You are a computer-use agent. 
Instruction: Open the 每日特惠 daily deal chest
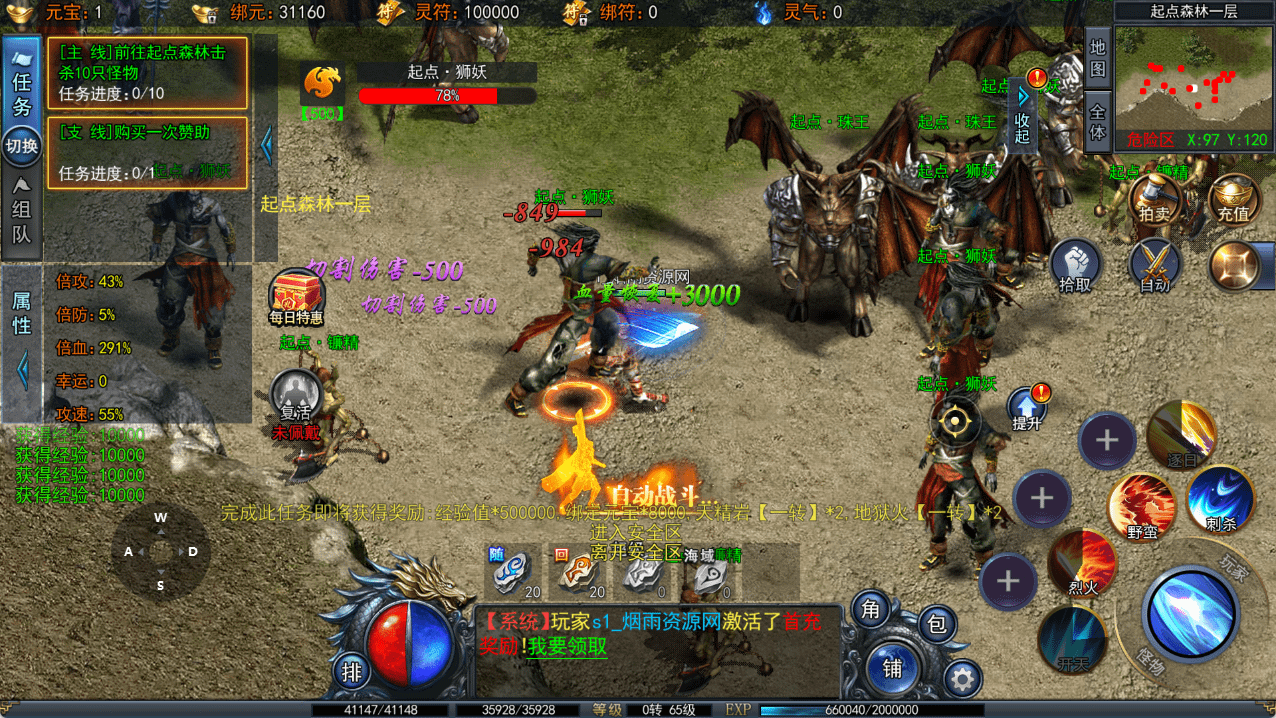coord(296,296)
